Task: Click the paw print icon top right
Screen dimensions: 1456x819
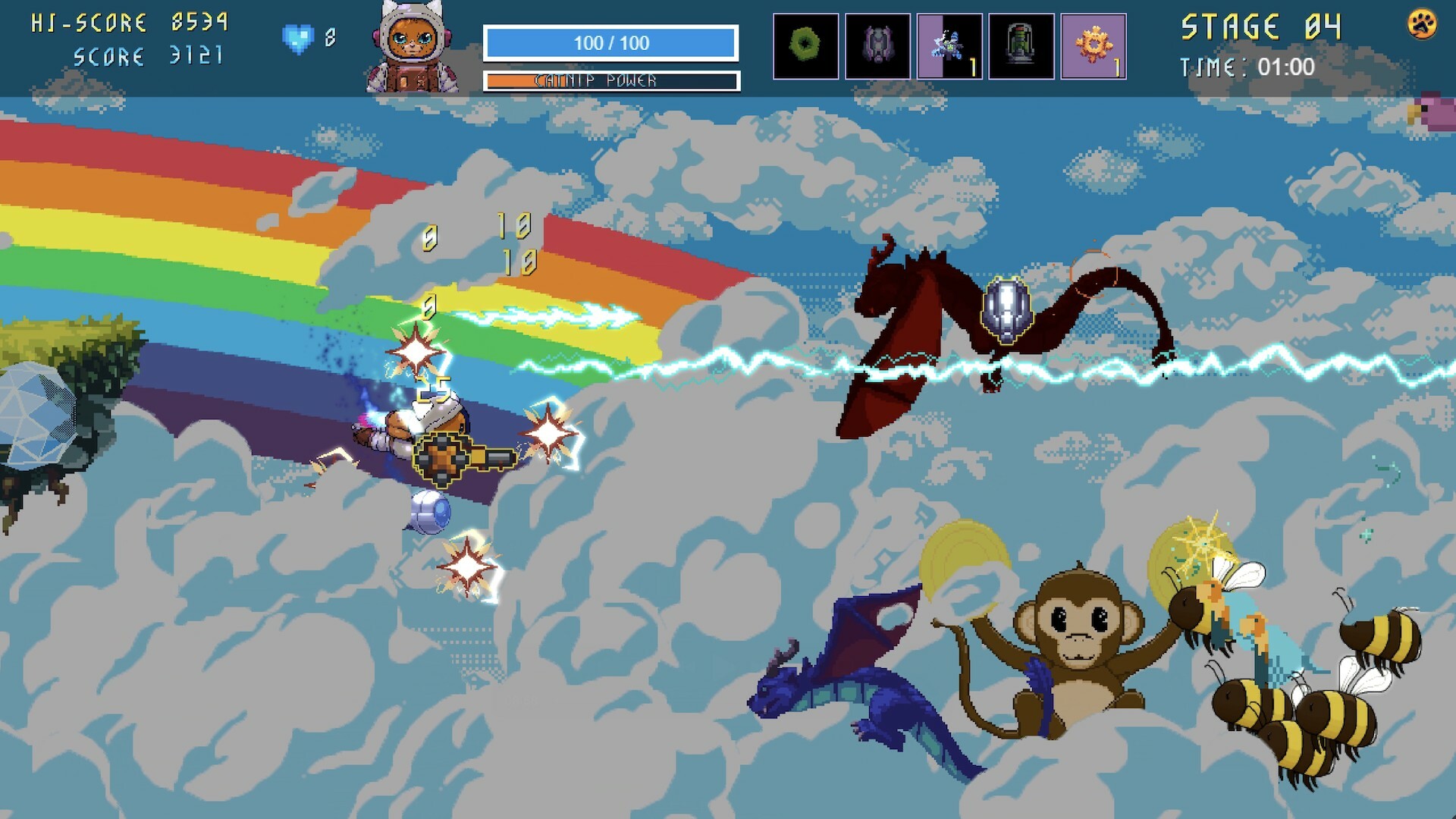Action: (x=1422, y=25)
